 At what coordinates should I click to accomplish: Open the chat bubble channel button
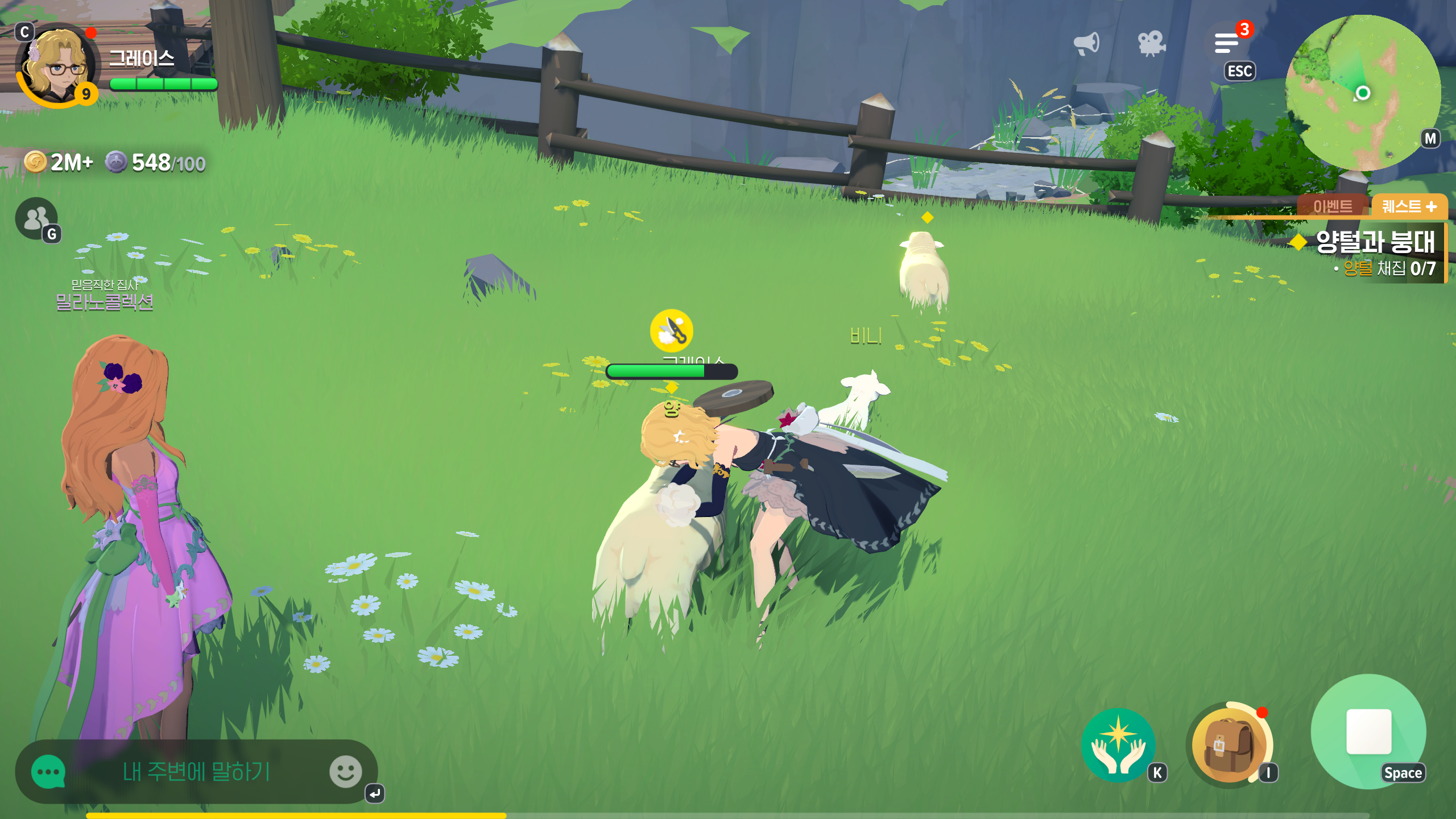tap(48, 772)
